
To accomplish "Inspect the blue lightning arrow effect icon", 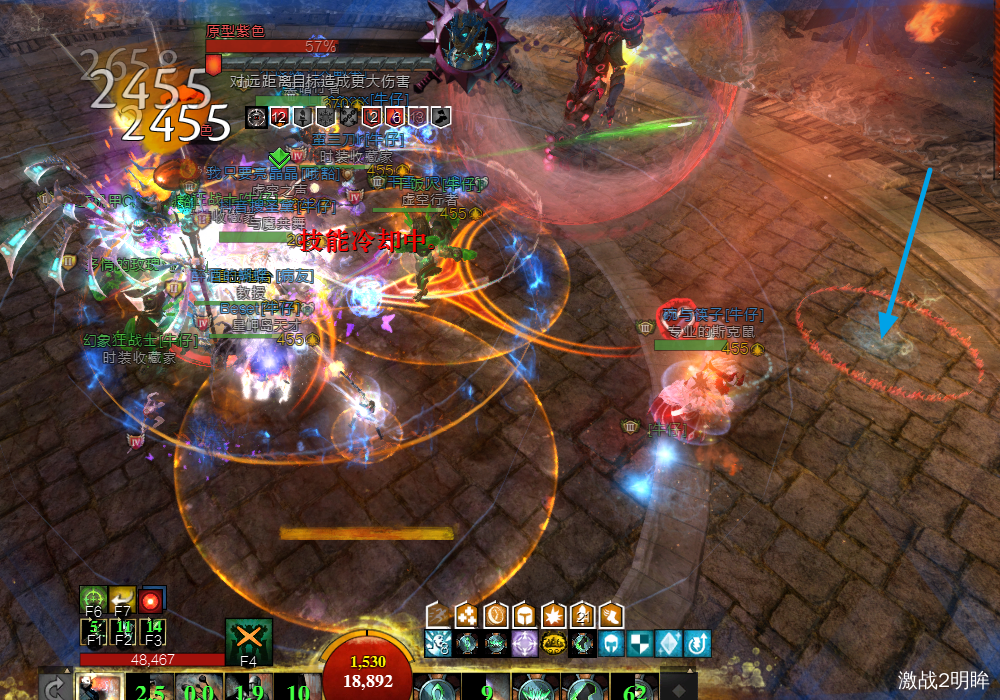I will pos(698,643).
